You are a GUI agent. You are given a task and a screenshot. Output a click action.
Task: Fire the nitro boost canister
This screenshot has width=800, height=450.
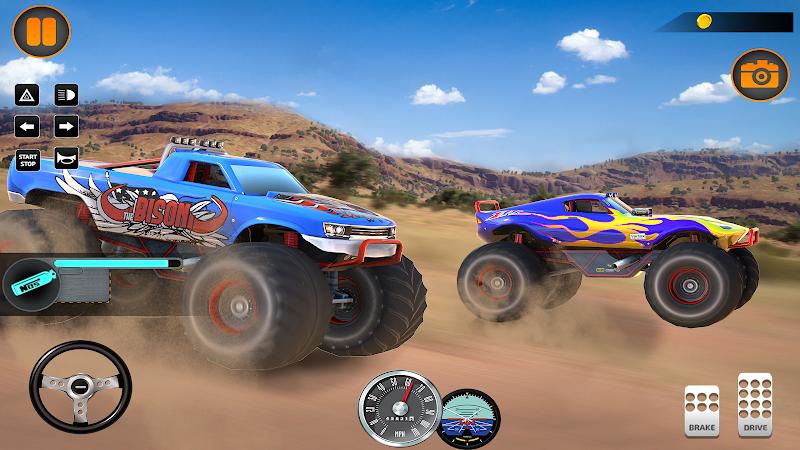pos(28,284)
